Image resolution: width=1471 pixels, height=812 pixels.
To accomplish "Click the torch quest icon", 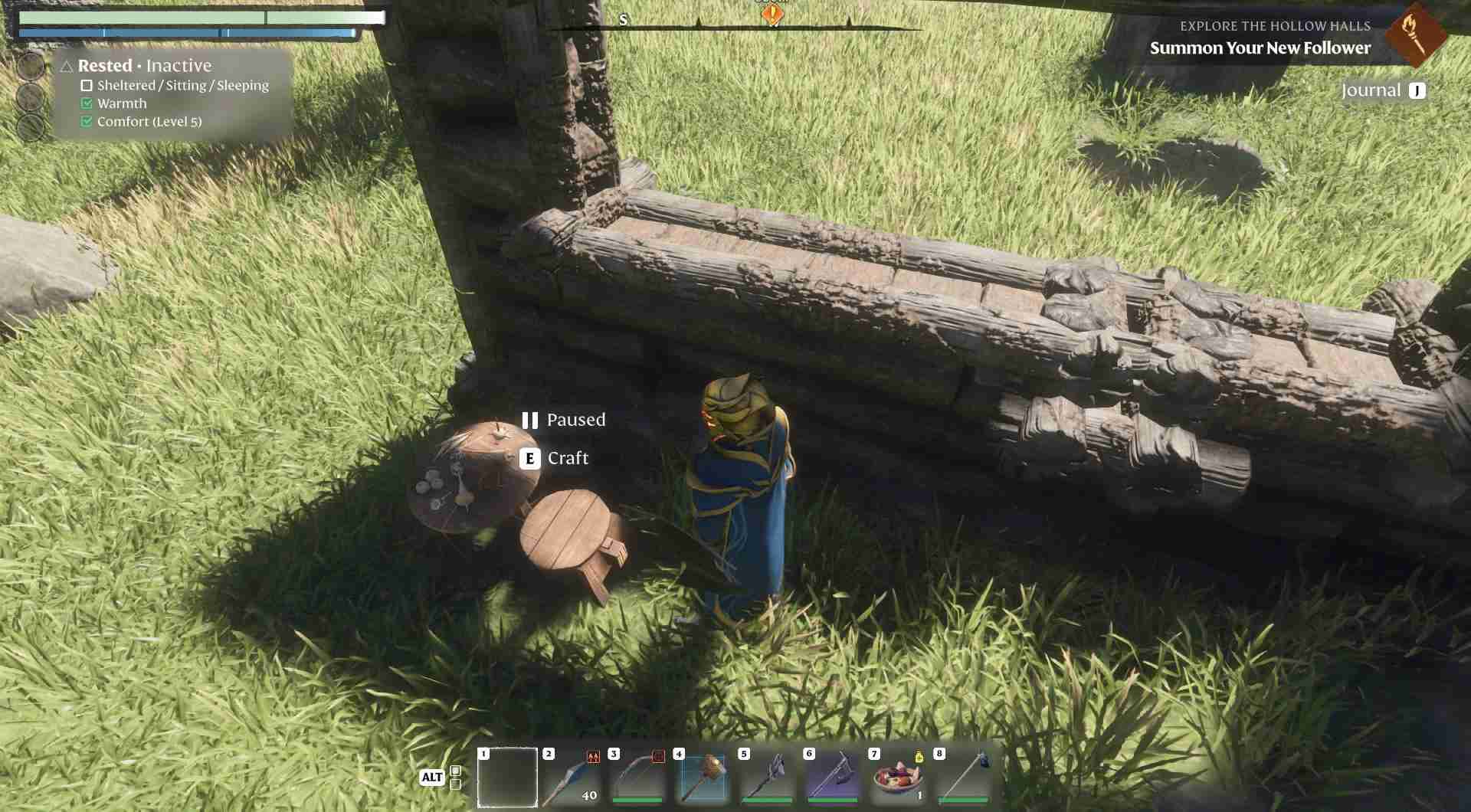I will click(x=1414, y=34).
